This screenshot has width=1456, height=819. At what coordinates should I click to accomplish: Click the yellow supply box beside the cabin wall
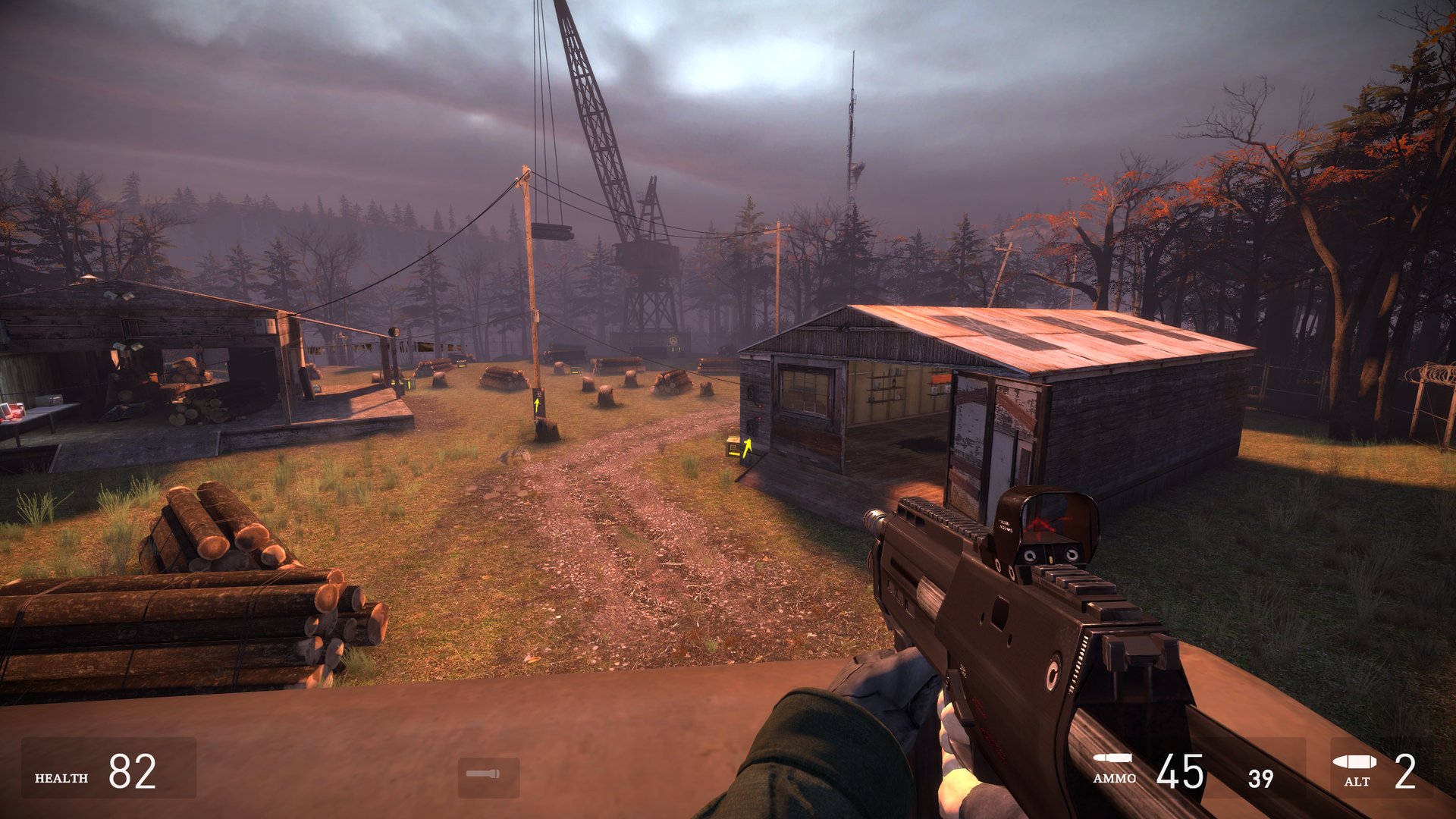tap(733, 447)
